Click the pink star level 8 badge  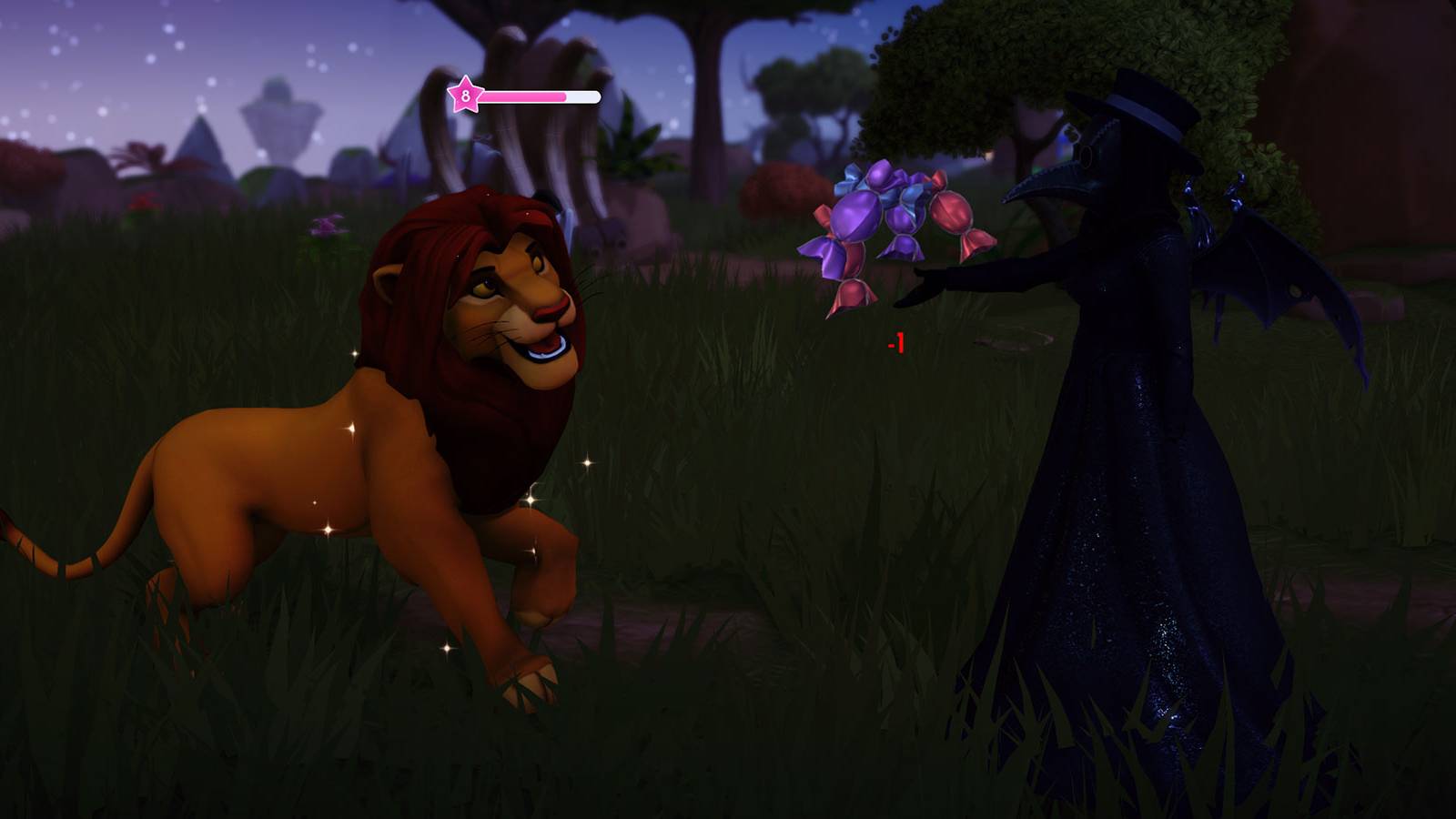tap(467, 94)
